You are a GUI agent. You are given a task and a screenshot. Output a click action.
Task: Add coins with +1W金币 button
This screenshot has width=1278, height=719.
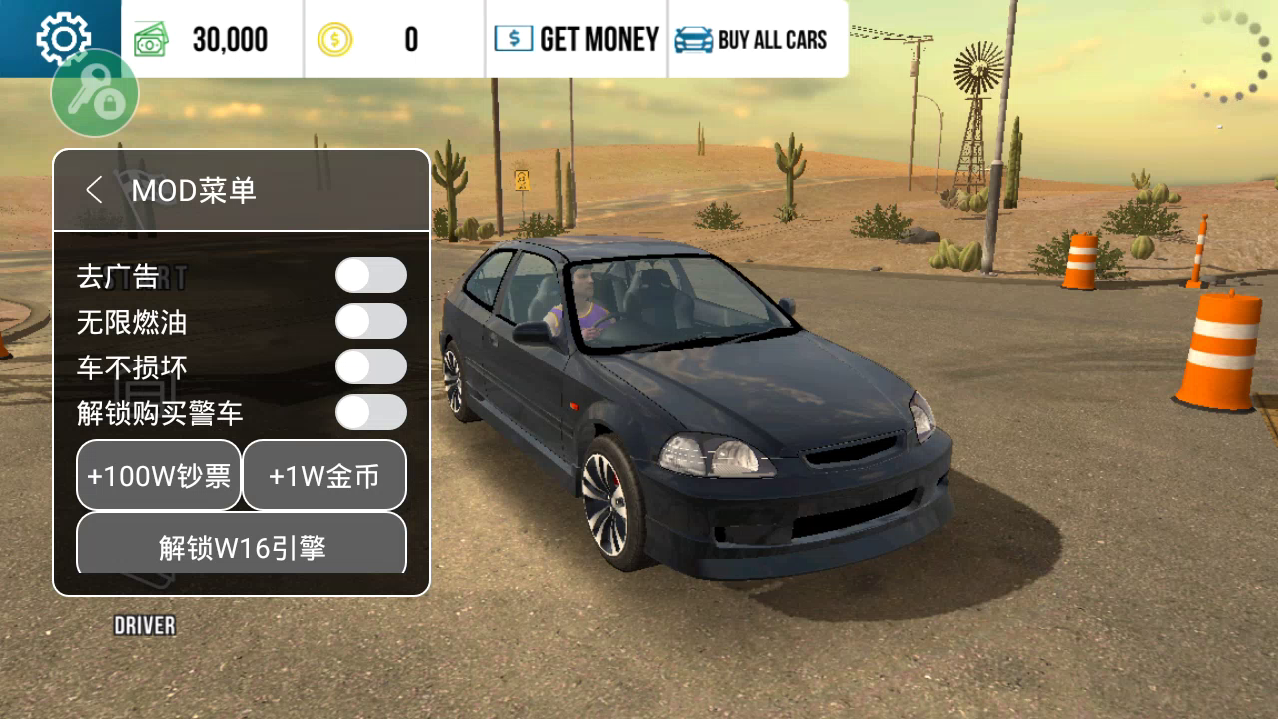(324, 476)
